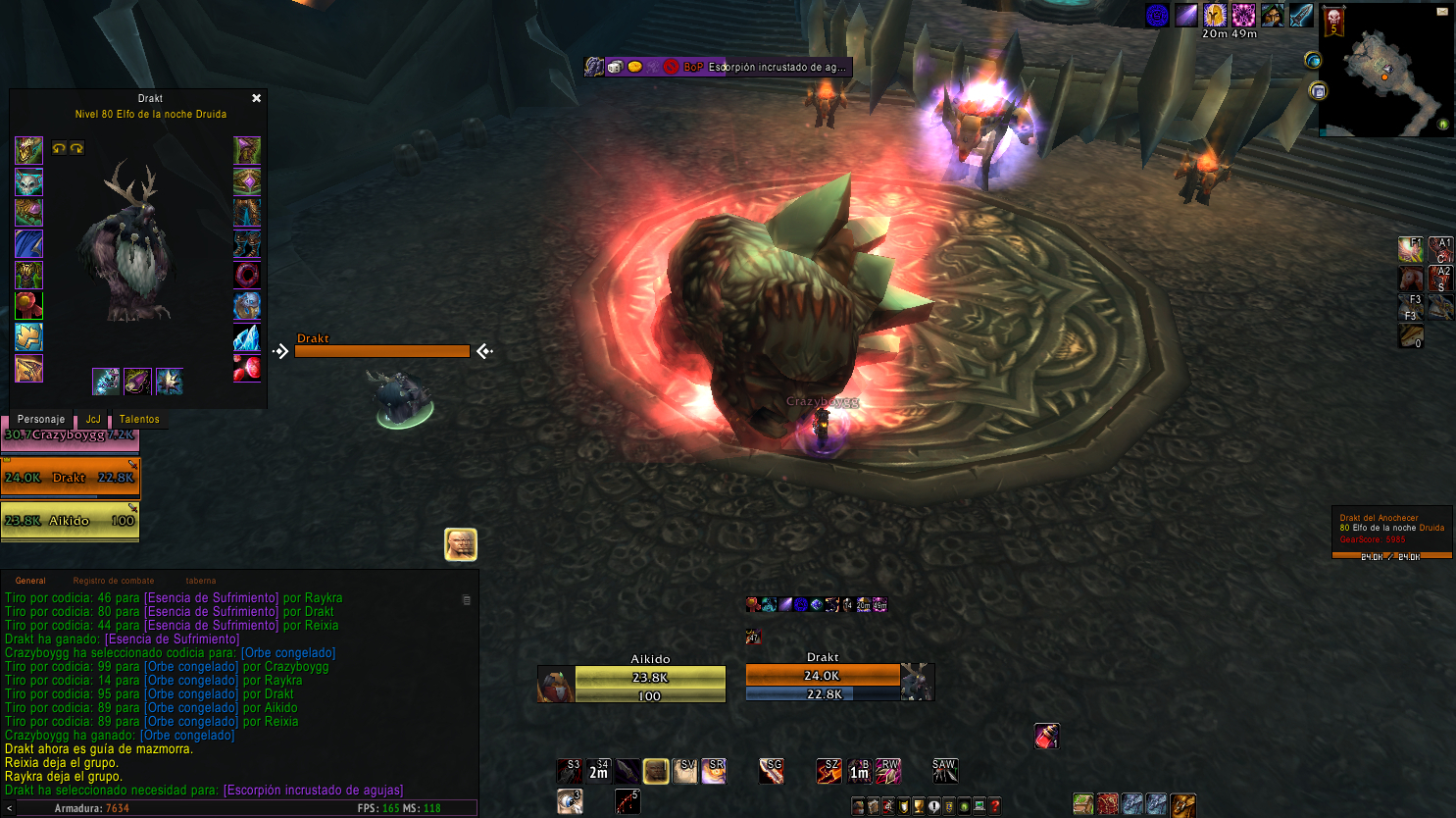Switch to the taberna chat tab
1456x818 pixels.
(200, 581)
